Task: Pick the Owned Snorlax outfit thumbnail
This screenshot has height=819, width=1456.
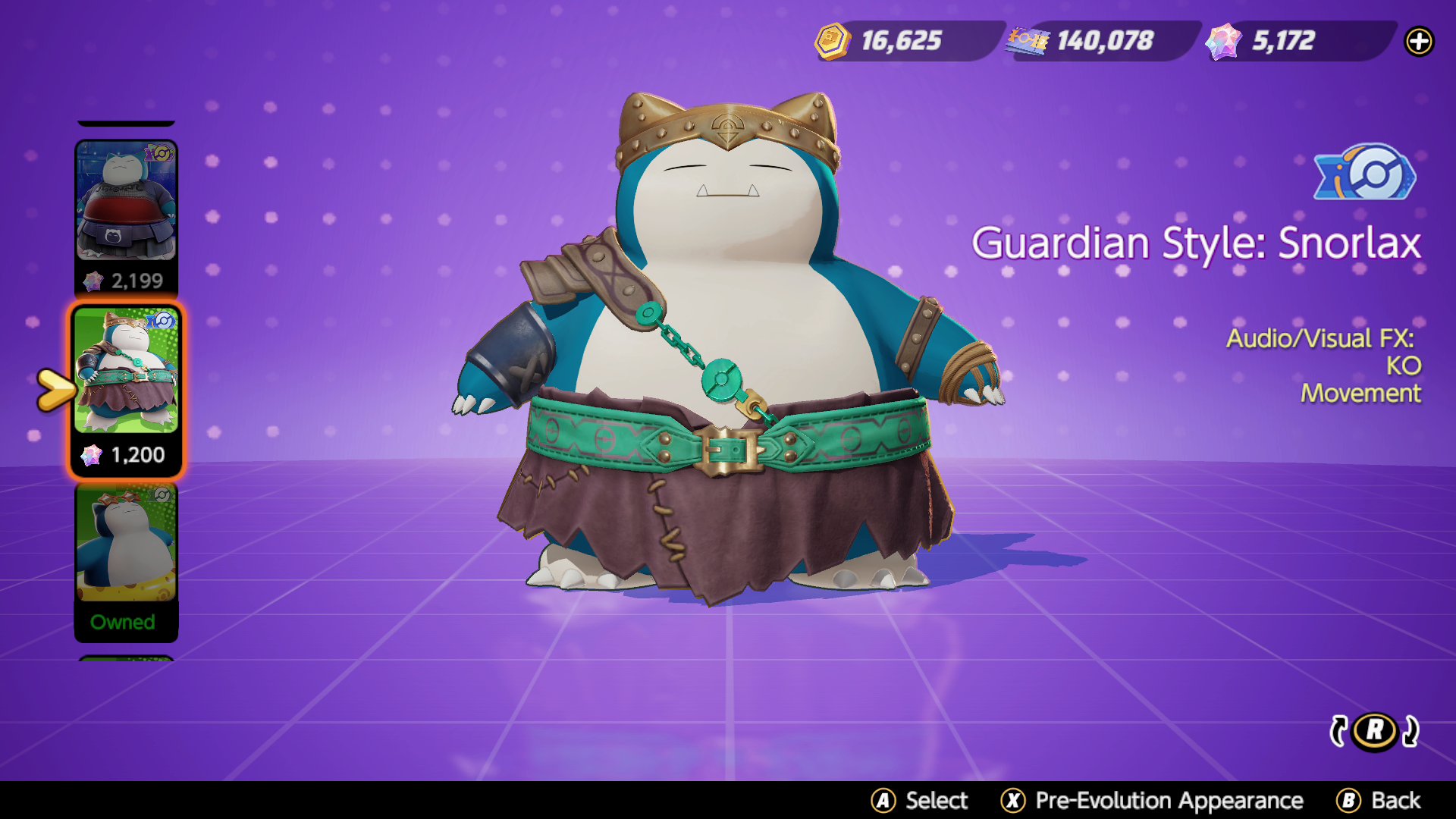Action: (126, 563)
